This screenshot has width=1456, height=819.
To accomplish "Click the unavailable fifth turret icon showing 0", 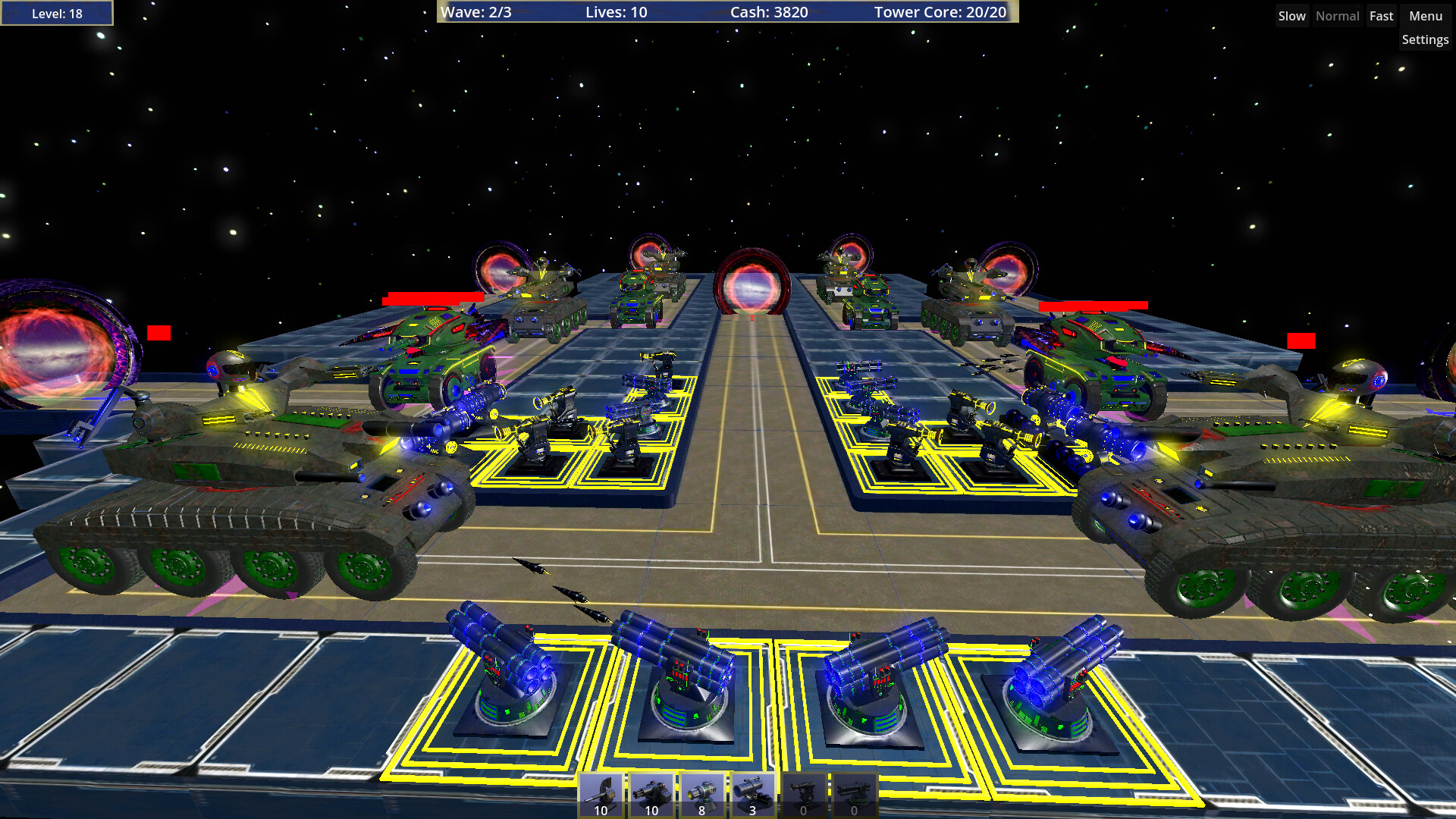I will click(x=803, y=792).
